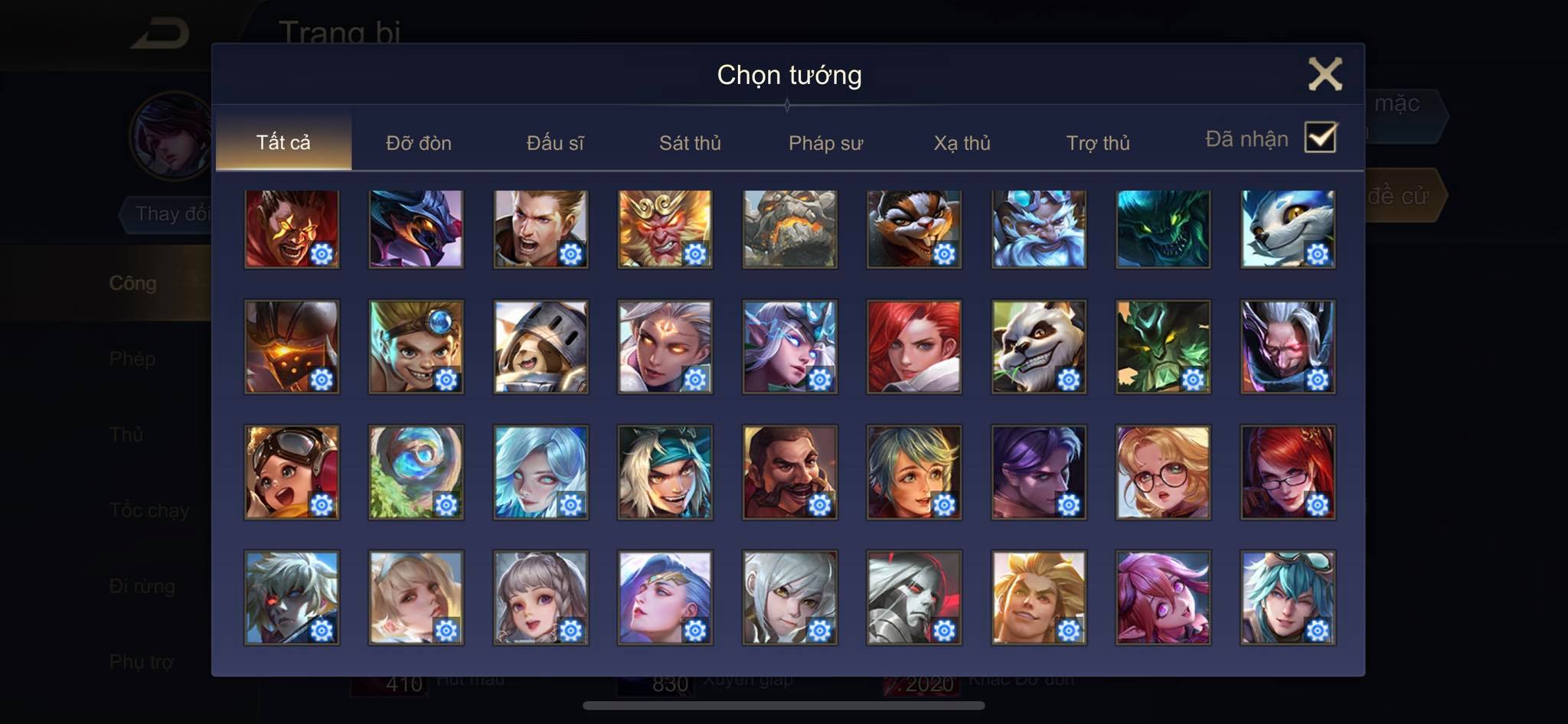Show Sát thủ heroes
Viewport: 1568px width, 724px height.
[x=690, y=143]
